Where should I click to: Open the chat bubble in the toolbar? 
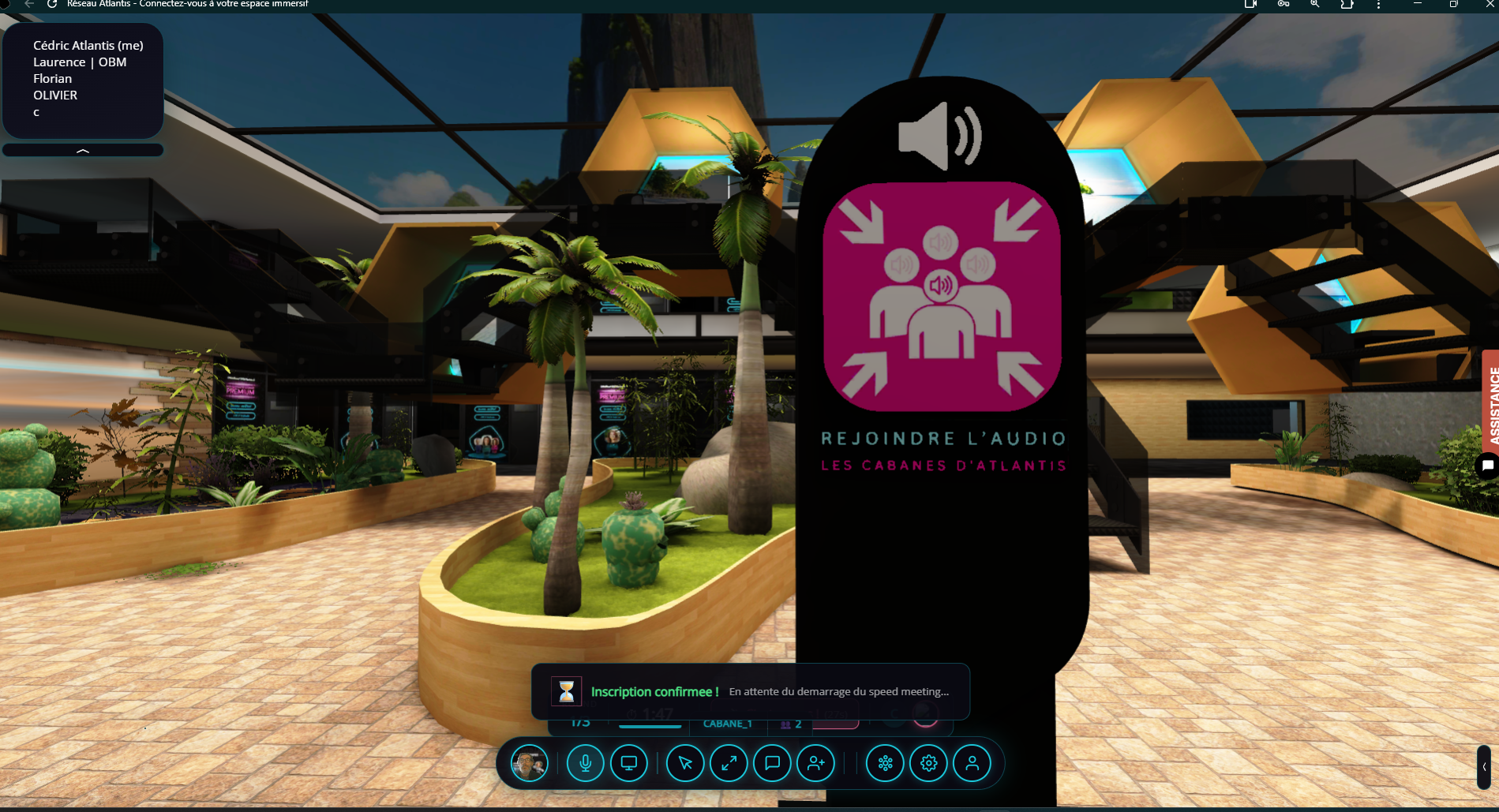click(772, 763)
